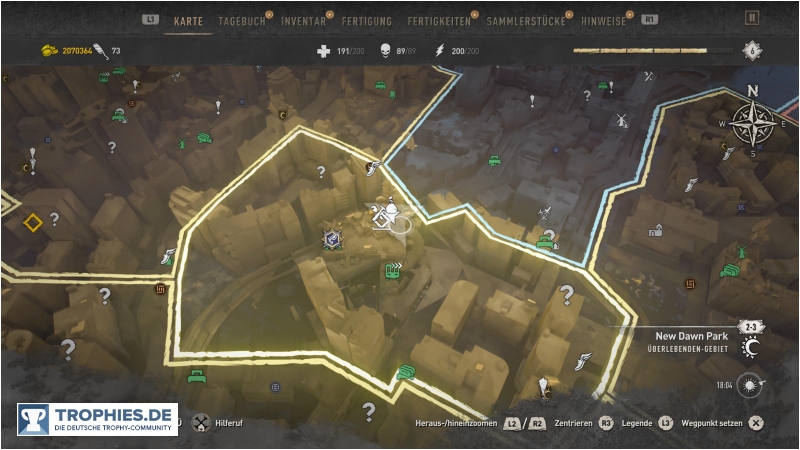
Task: Open the Inventar tab
Action: (303, 20)
